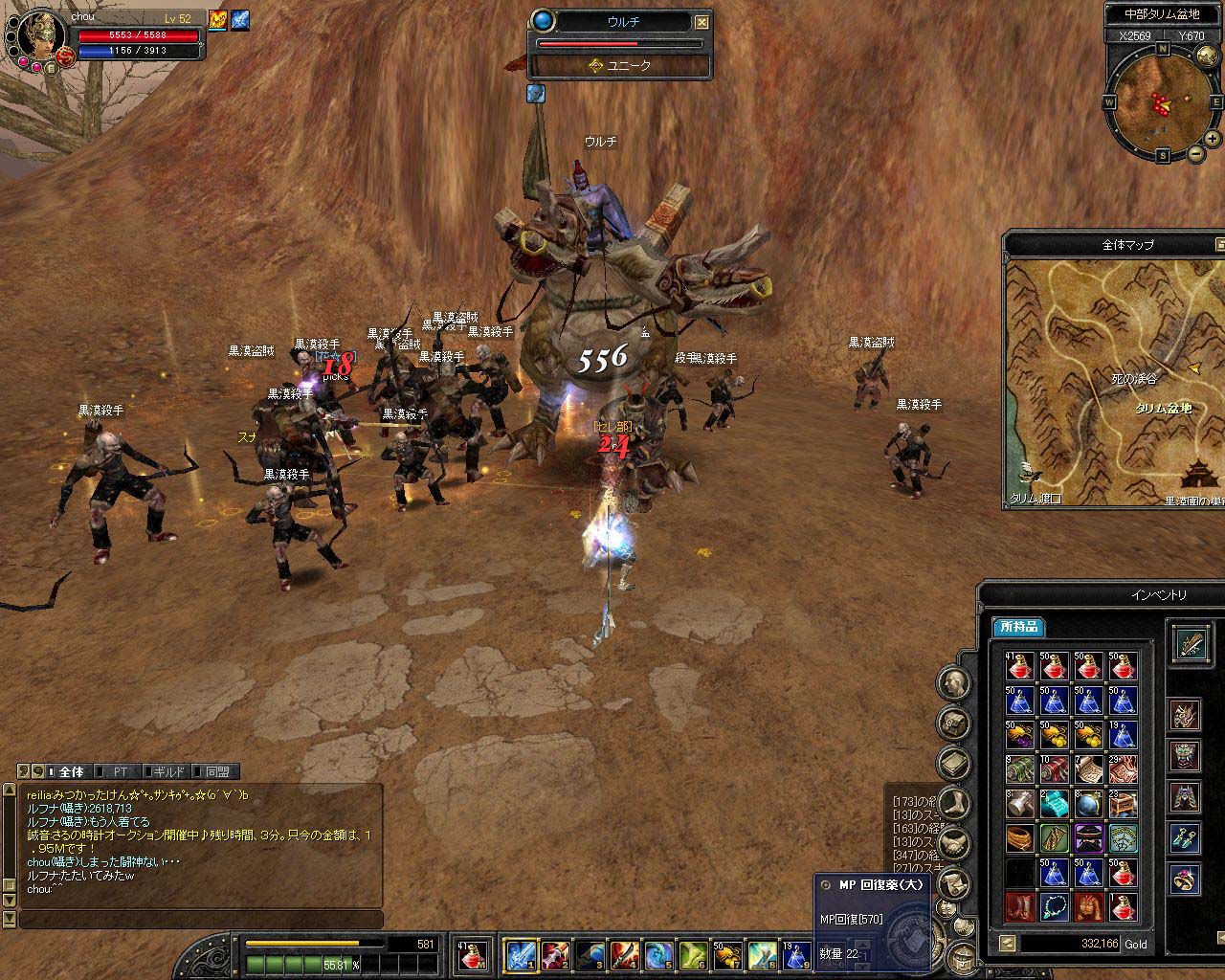The image size is (1225, 980).
Task: Use the blue MP potion in slot 9
Action: pyautogui.click(x=796, y=954)
